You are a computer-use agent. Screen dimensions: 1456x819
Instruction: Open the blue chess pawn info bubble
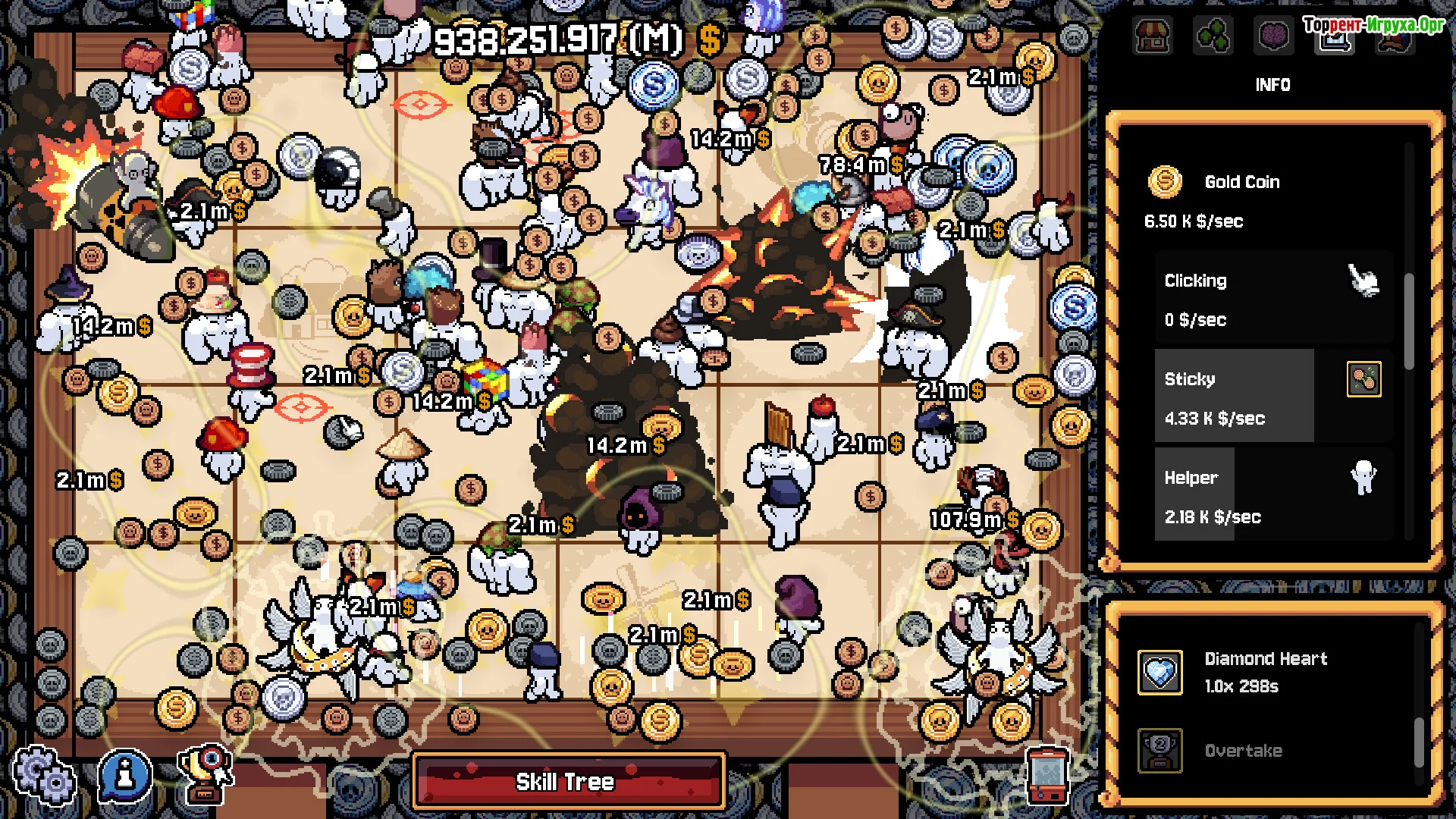(x=125, y=775)
